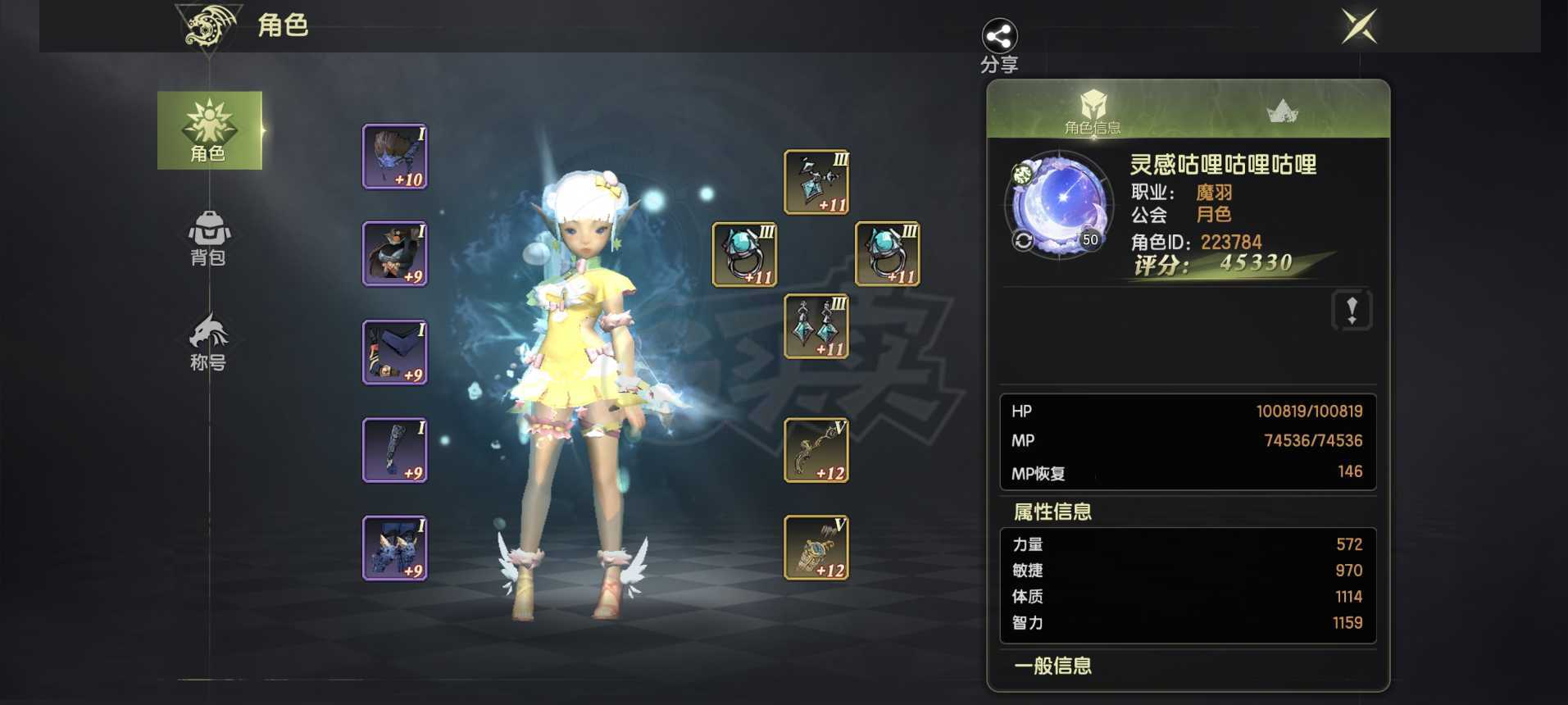This screenshot has width=1568, height=705.
Task: Select the +9 boots equipment slot
Action: coord(395,548)
